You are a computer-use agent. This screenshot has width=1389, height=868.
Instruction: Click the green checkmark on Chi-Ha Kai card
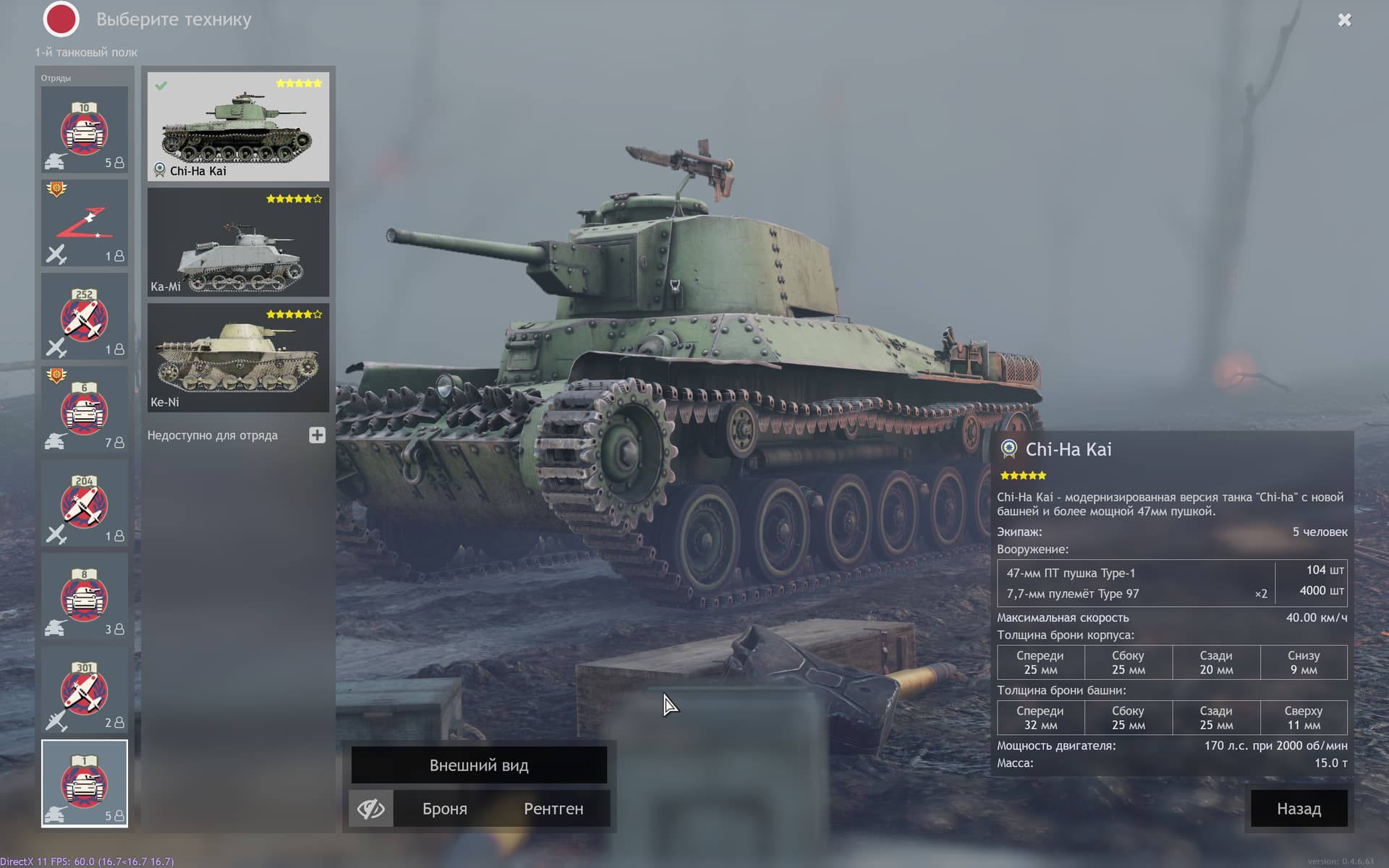click(x=161, y=85)
